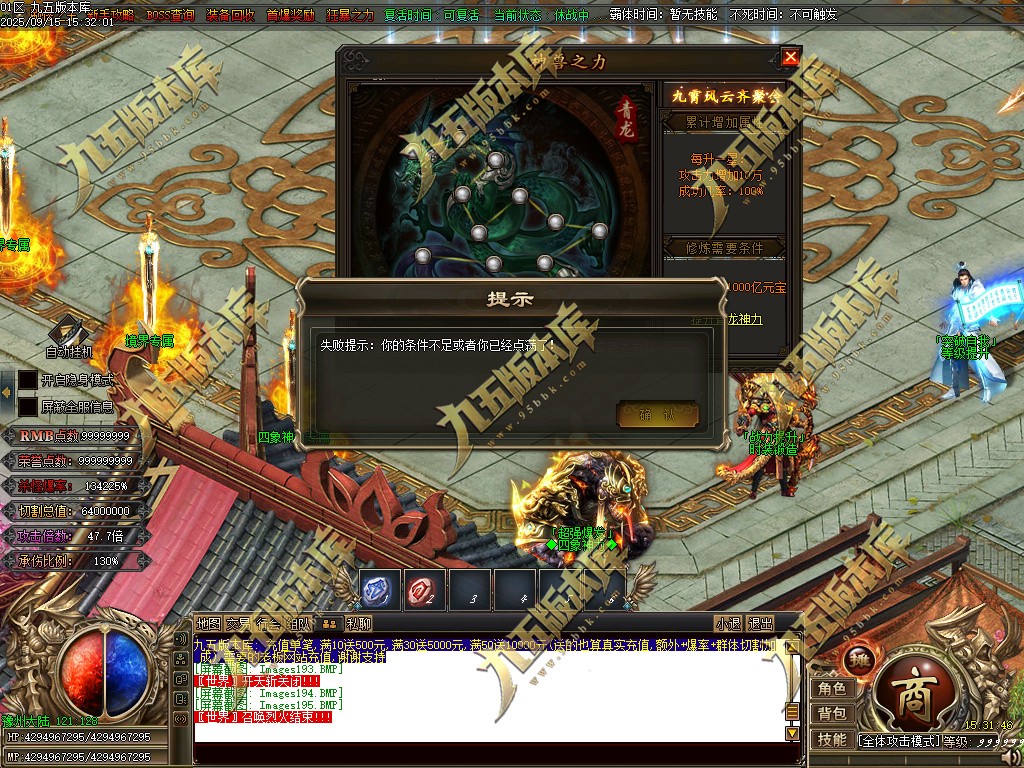Use the blue crystal in hotbar slot 1
The height and width of the screenshot is (768, 1024).
click(x=380, y=590)
